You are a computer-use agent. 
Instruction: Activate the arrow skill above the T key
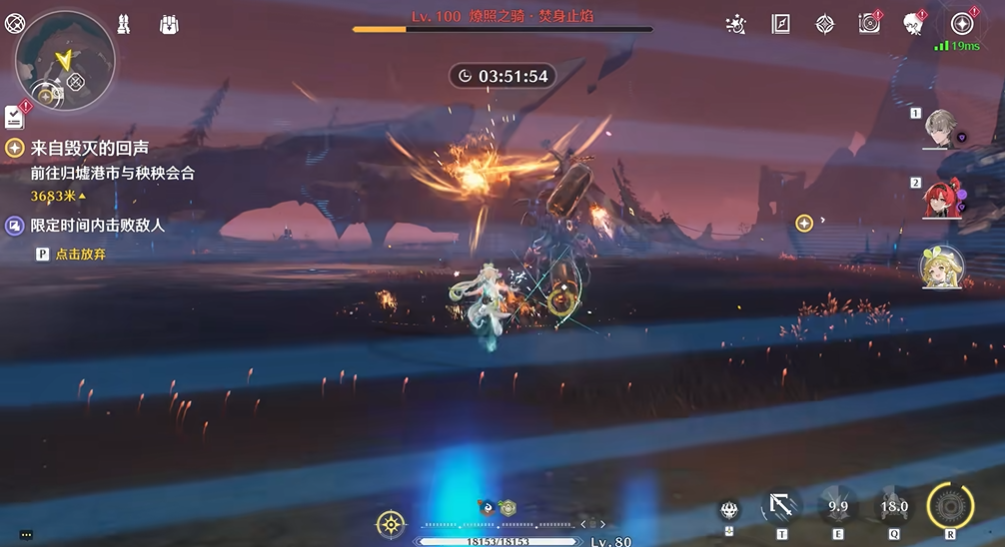[781, 506]
